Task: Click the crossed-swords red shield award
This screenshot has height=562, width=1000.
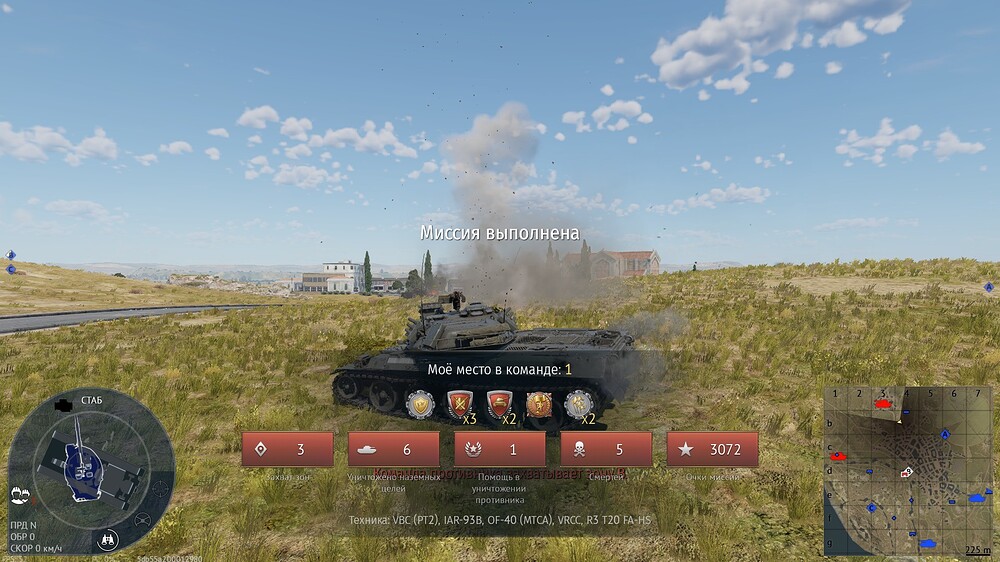Action: coord(459,404)
